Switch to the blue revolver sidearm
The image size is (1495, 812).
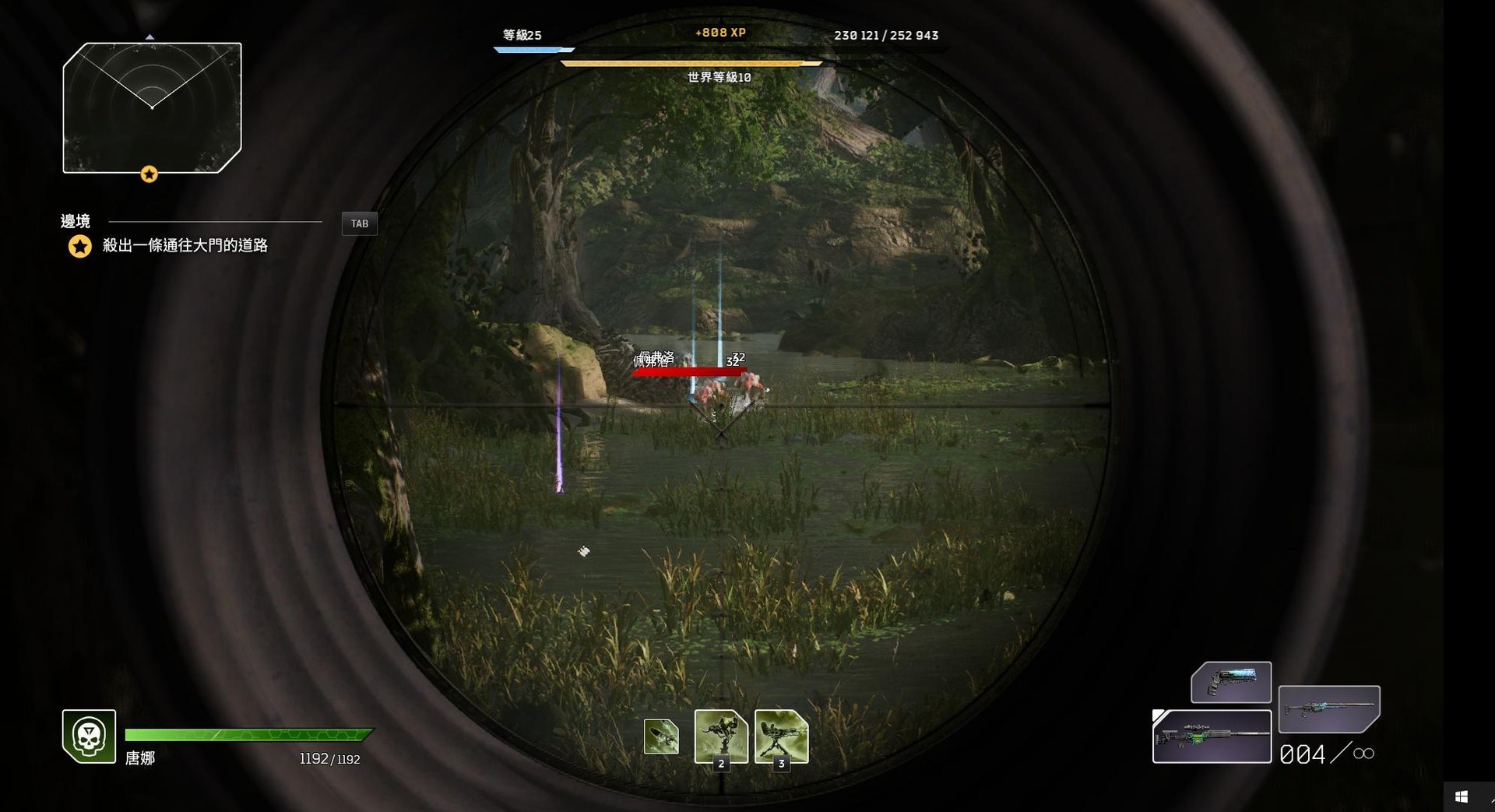[x=1231, y=681]
